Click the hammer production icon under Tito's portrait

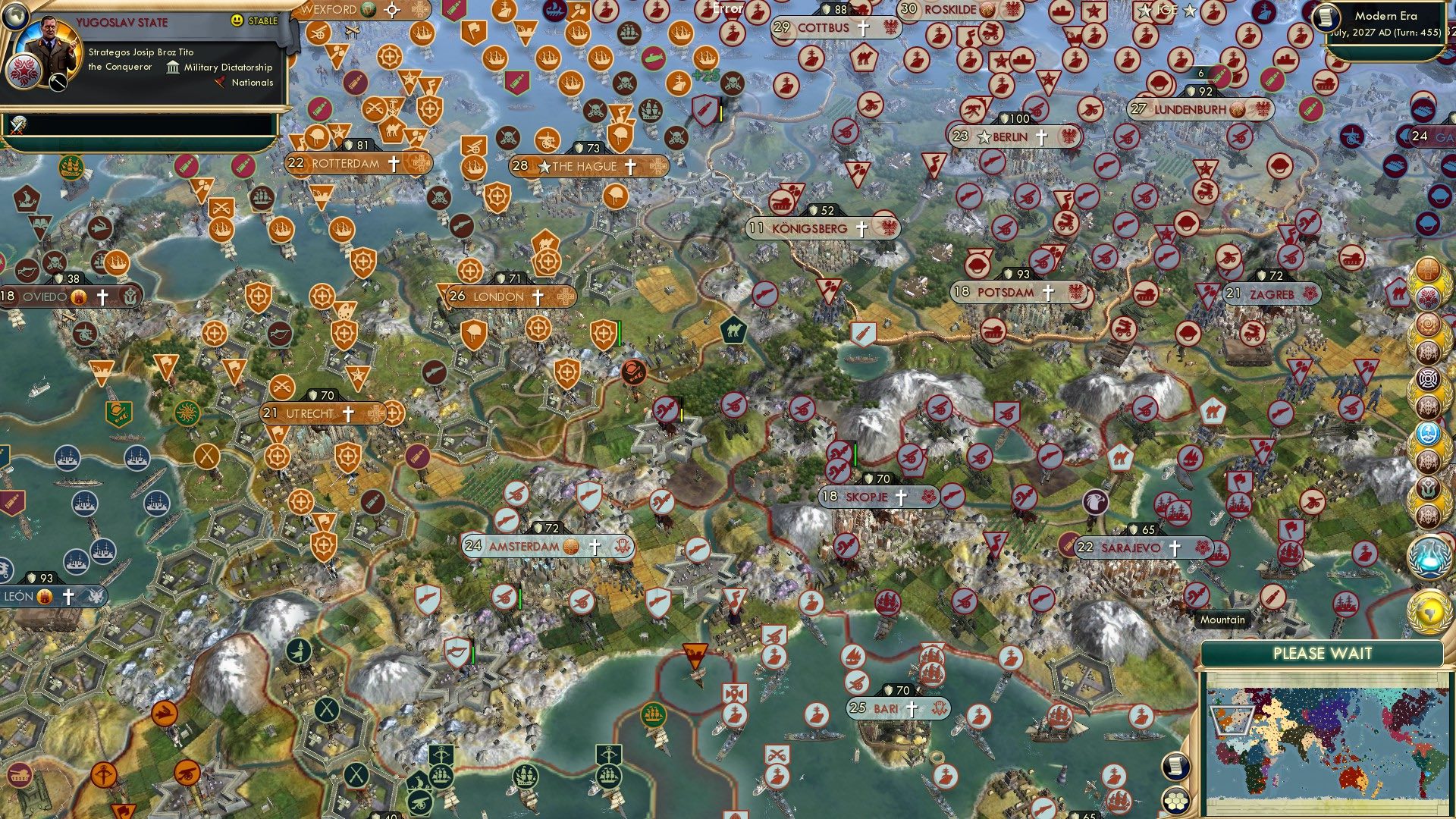58,82
